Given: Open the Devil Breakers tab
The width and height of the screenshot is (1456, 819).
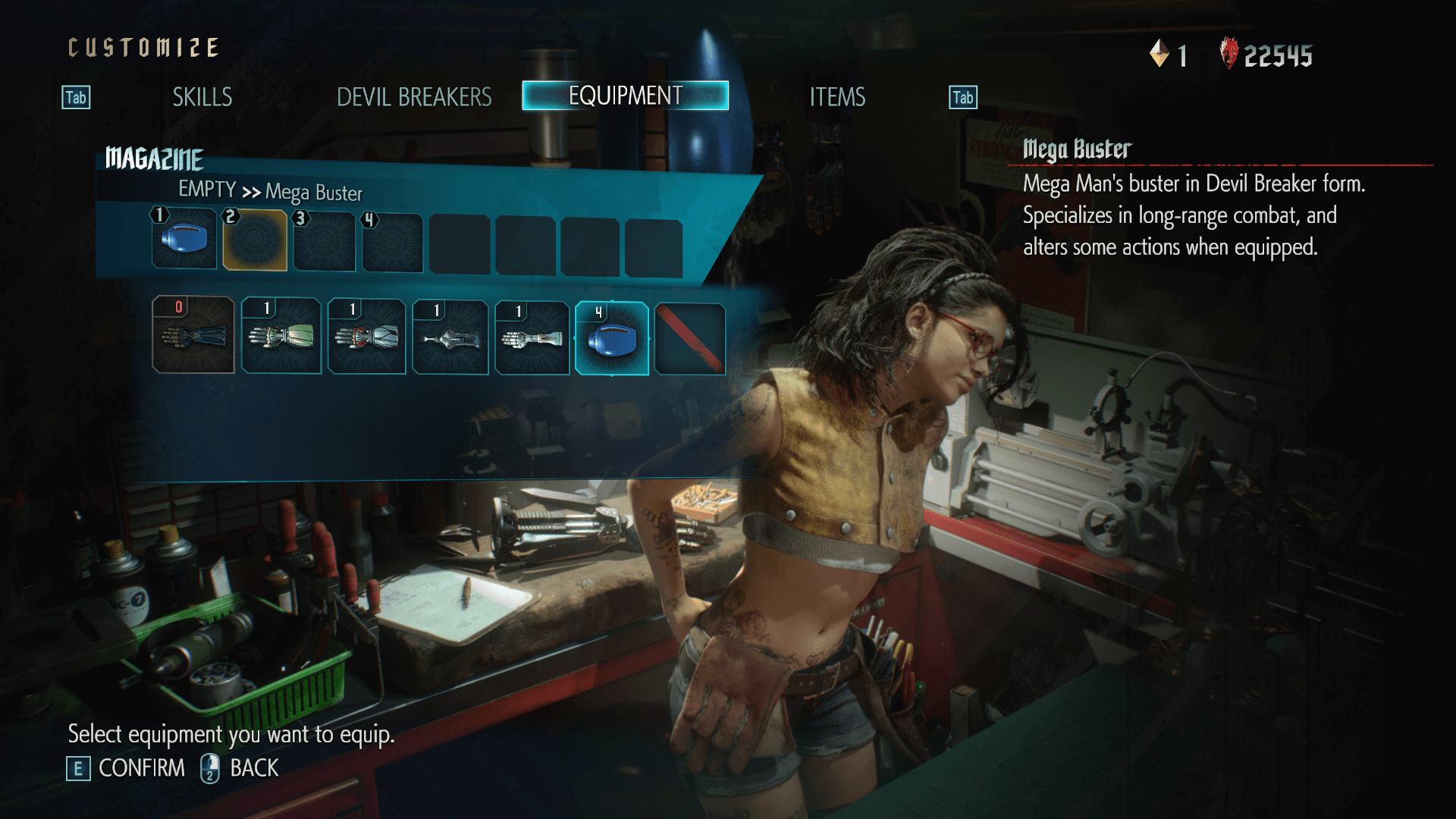Looking at the screenshot, I should pos(414,97).
